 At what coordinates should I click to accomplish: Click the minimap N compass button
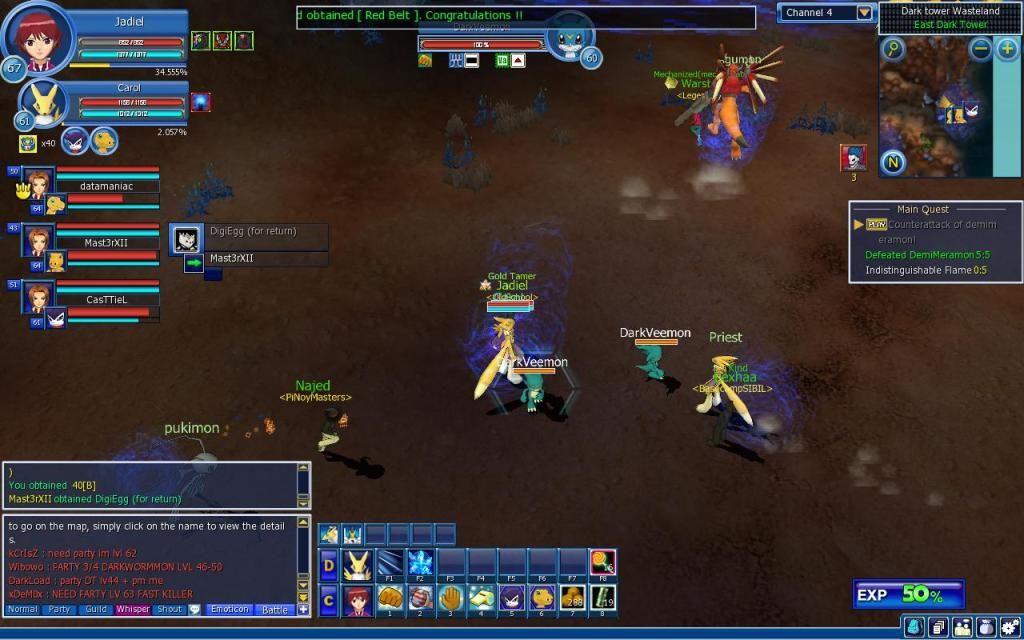[892, 161]
